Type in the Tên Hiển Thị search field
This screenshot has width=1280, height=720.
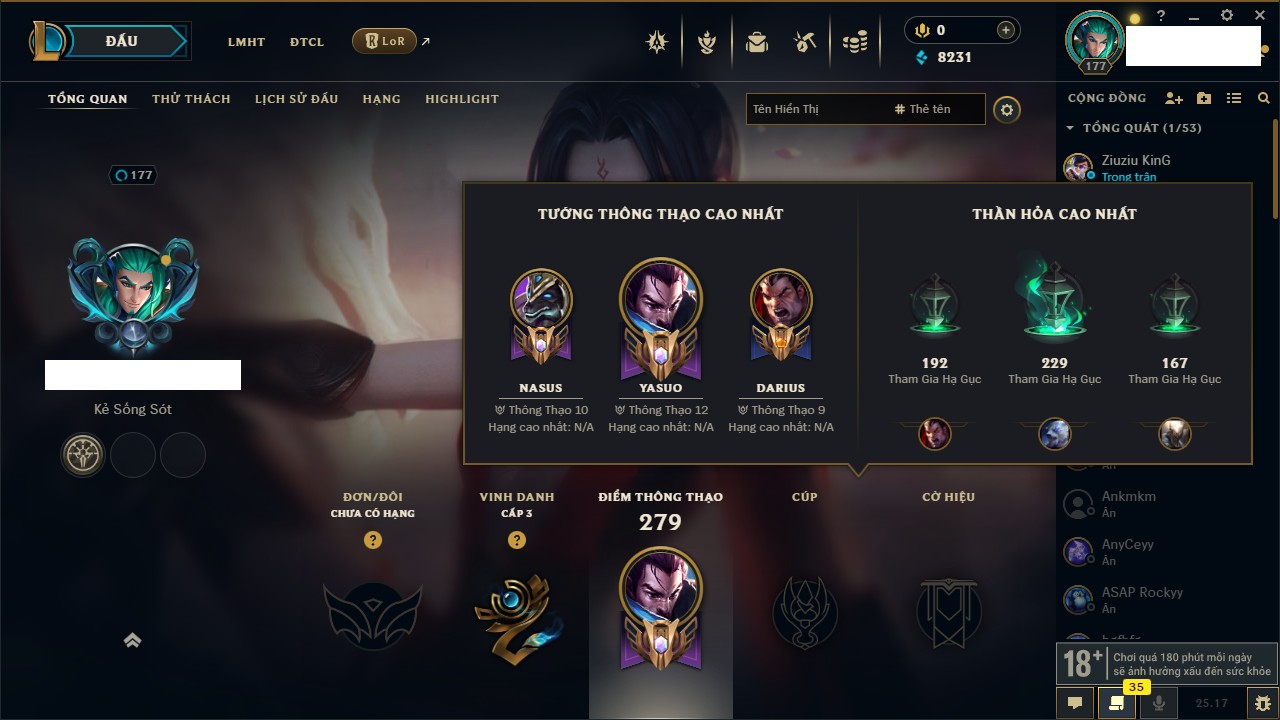[x=815, y=109]
